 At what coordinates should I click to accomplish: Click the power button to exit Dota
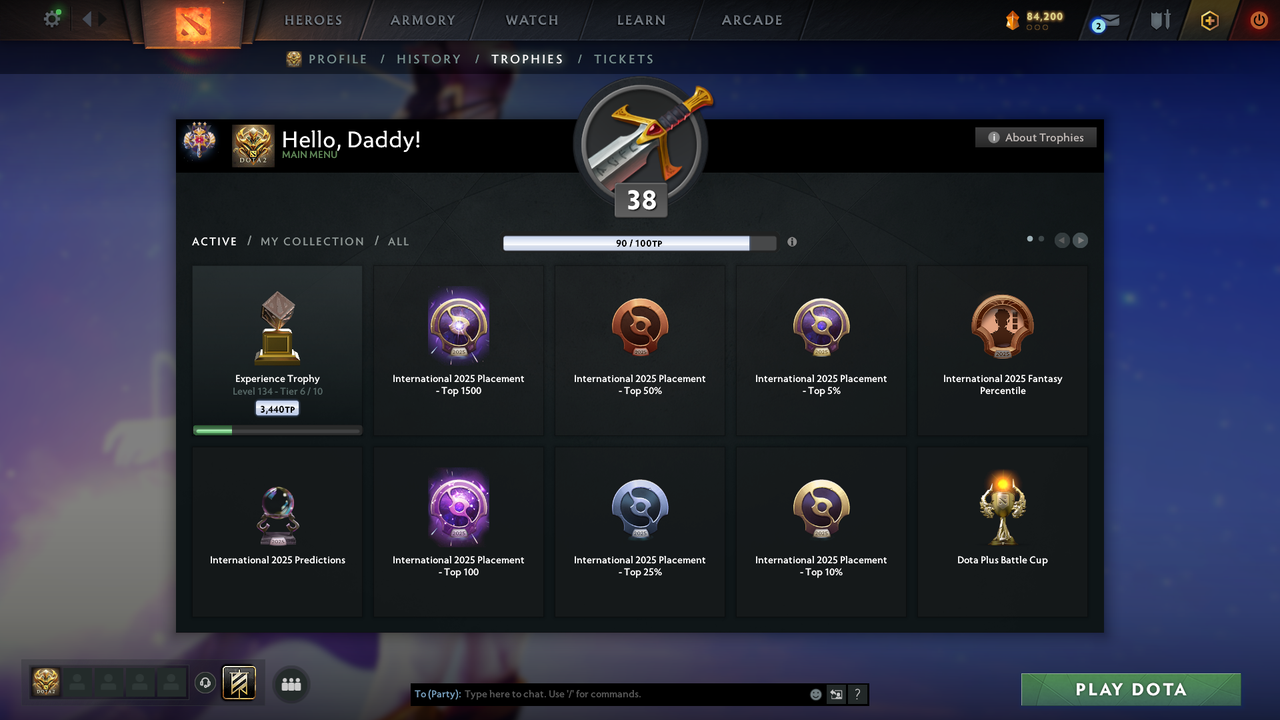point(1258,19)
